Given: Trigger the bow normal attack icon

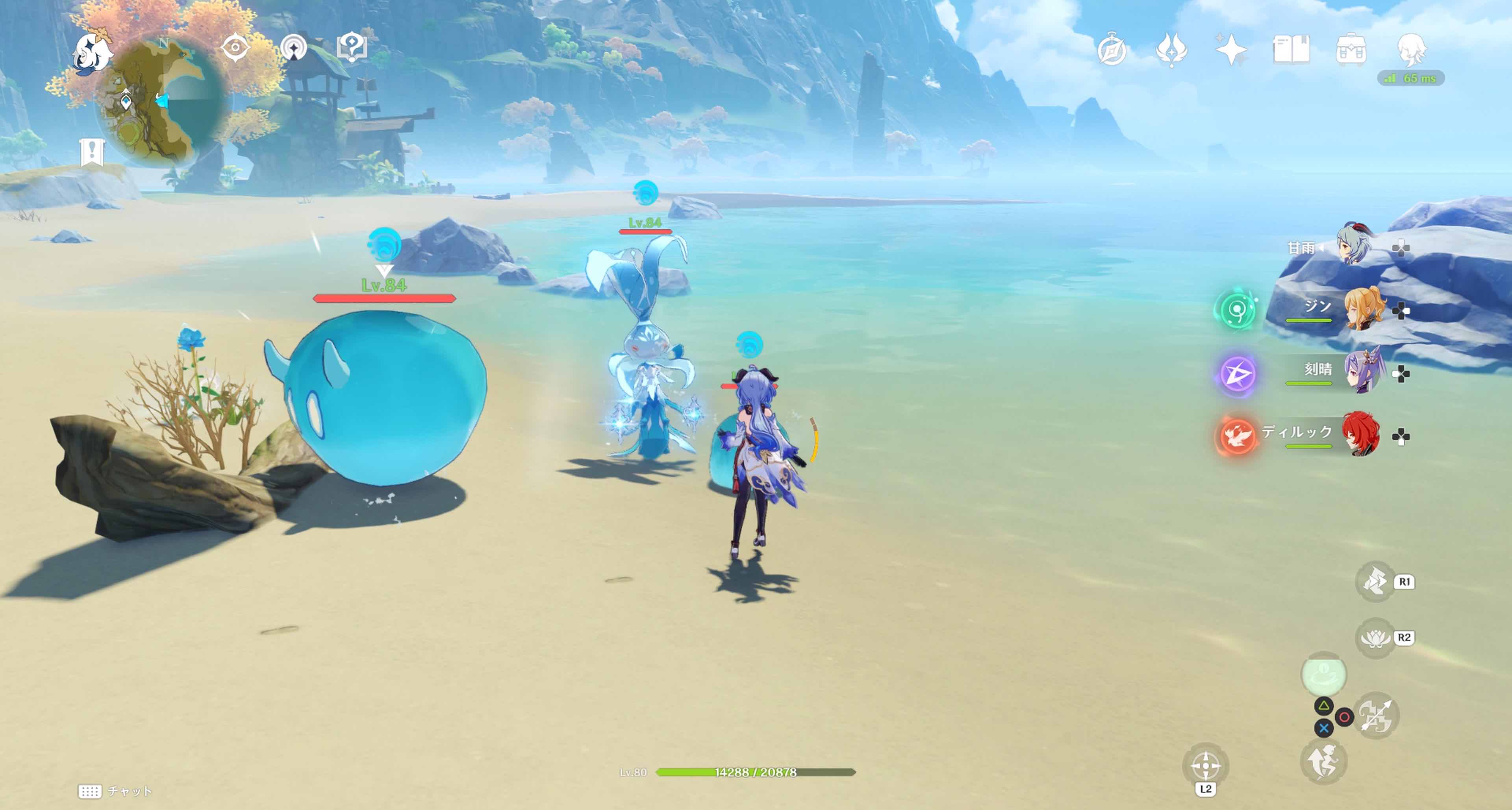Looking at the screenshot, I should coord(1377,716).
